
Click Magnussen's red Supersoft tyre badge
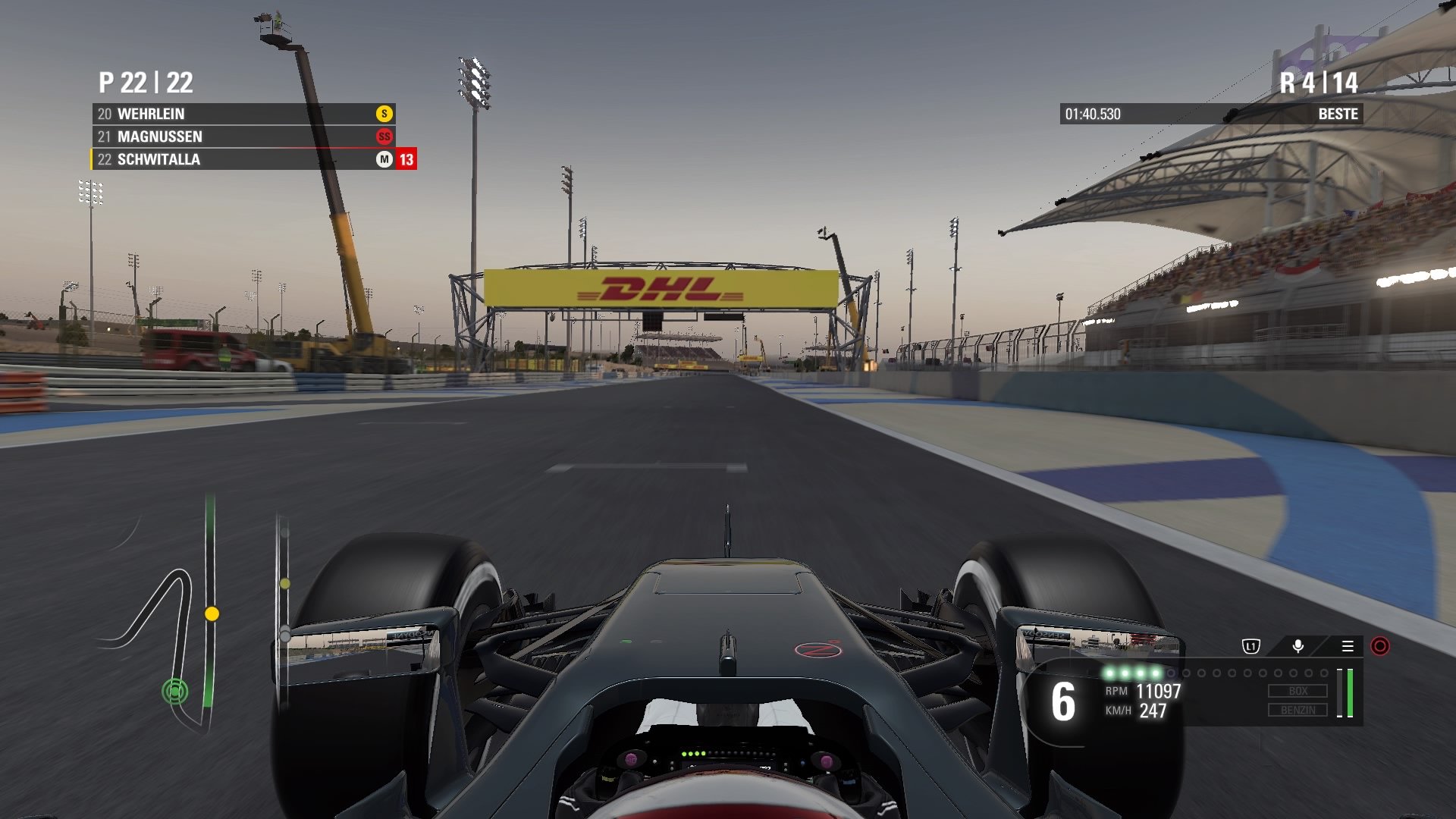pyautogui.click(x=385, y=137)
